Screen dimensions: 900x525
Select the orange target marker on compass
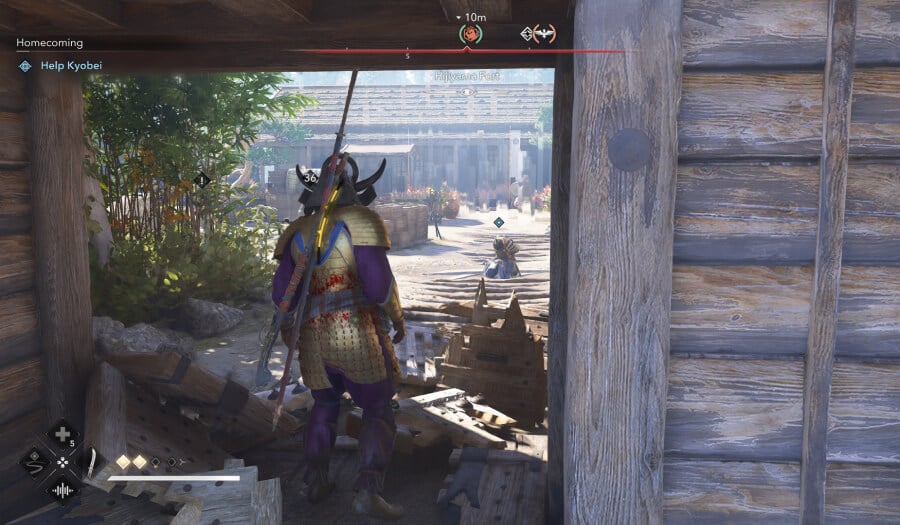point(468,34)
